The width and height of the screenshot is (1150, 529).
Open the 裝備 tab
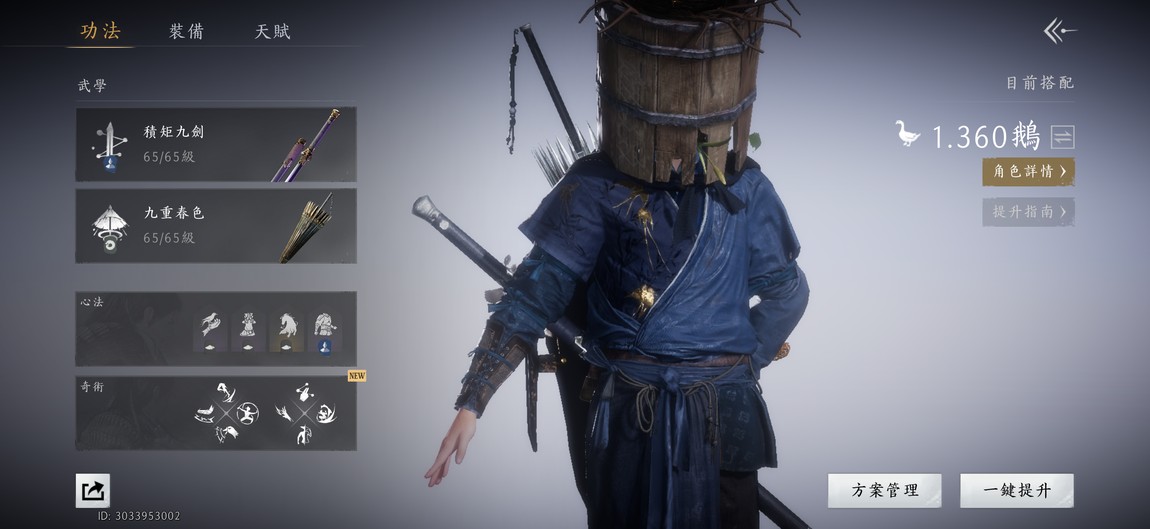click(x=187, y=31)
